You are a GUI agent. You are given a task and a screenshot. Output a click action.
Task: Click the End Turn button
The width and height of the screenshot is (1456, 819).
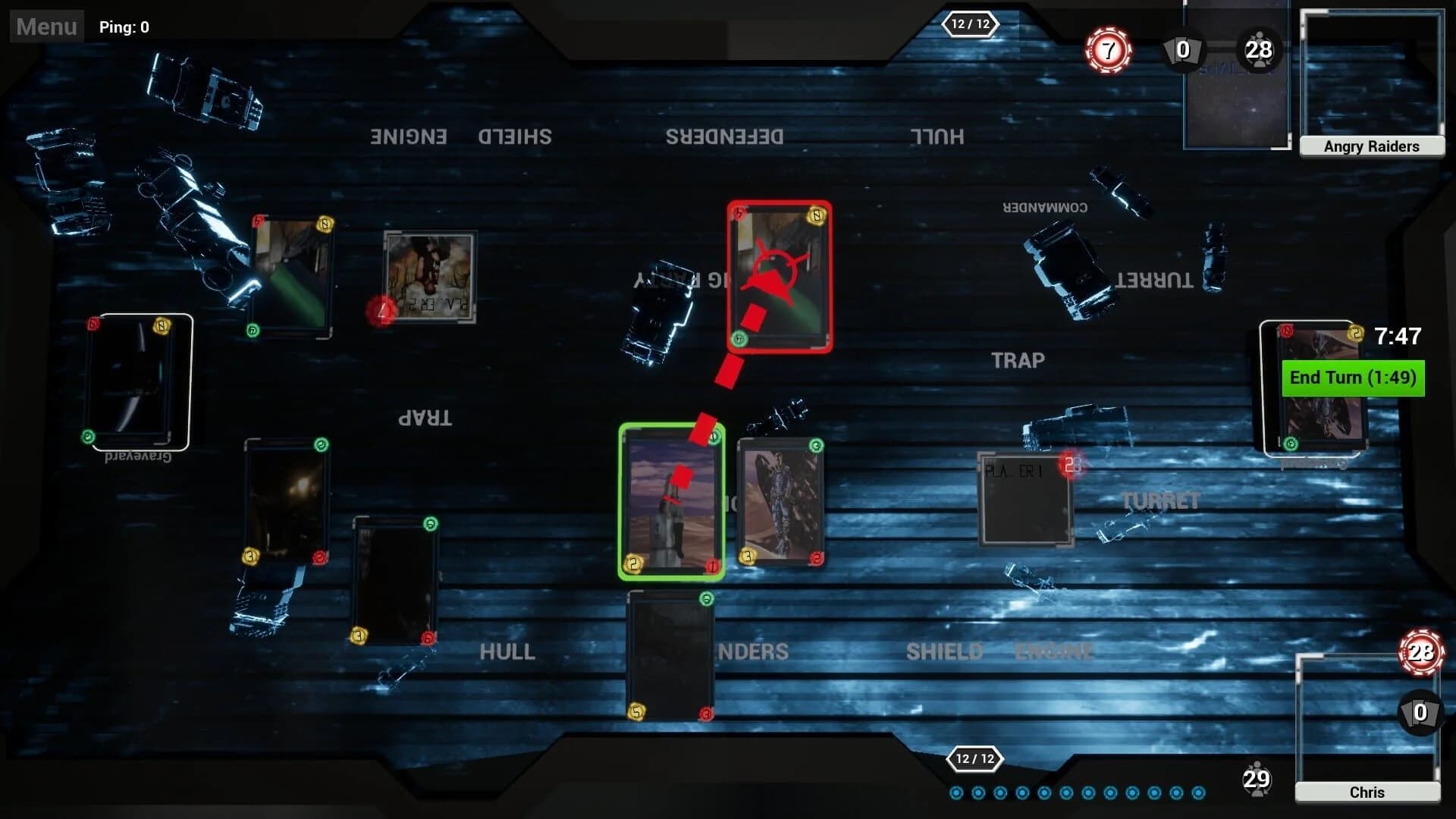[1352, 377]
